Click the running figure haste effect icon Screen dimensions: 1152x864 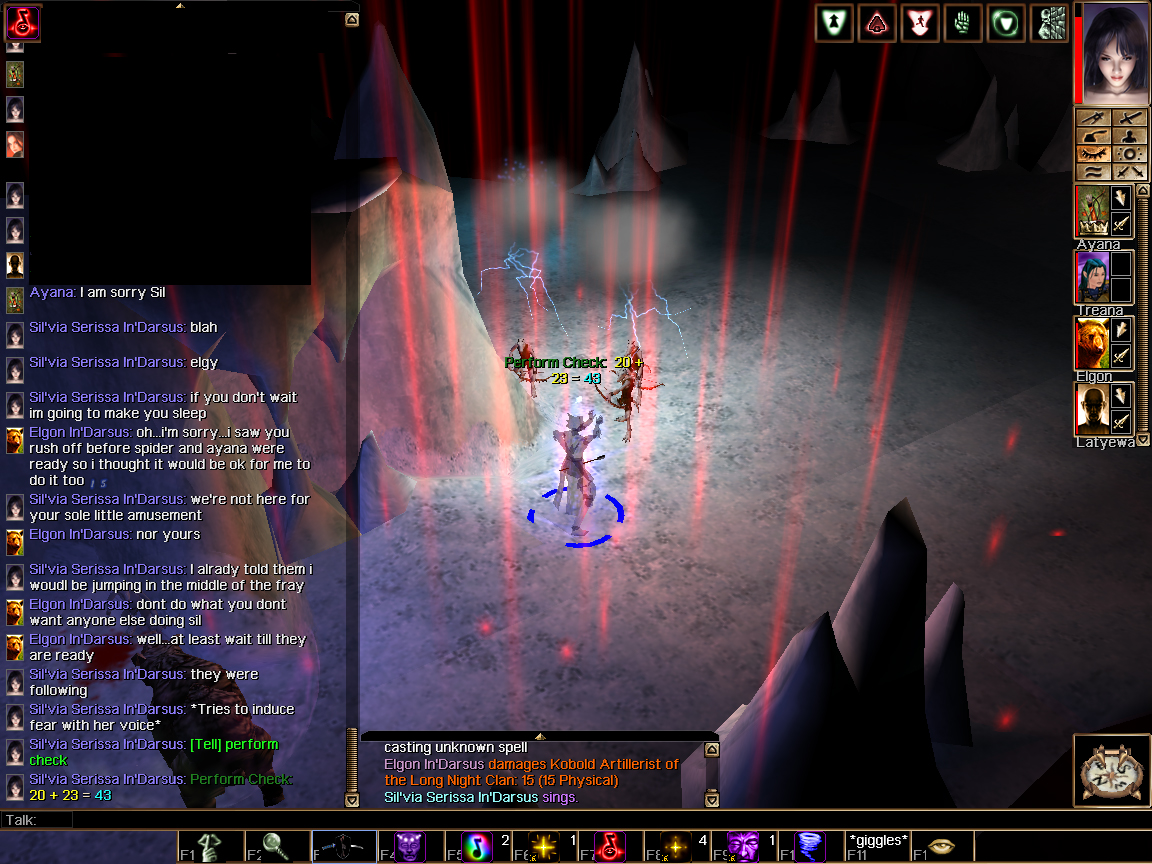(919, 23)
